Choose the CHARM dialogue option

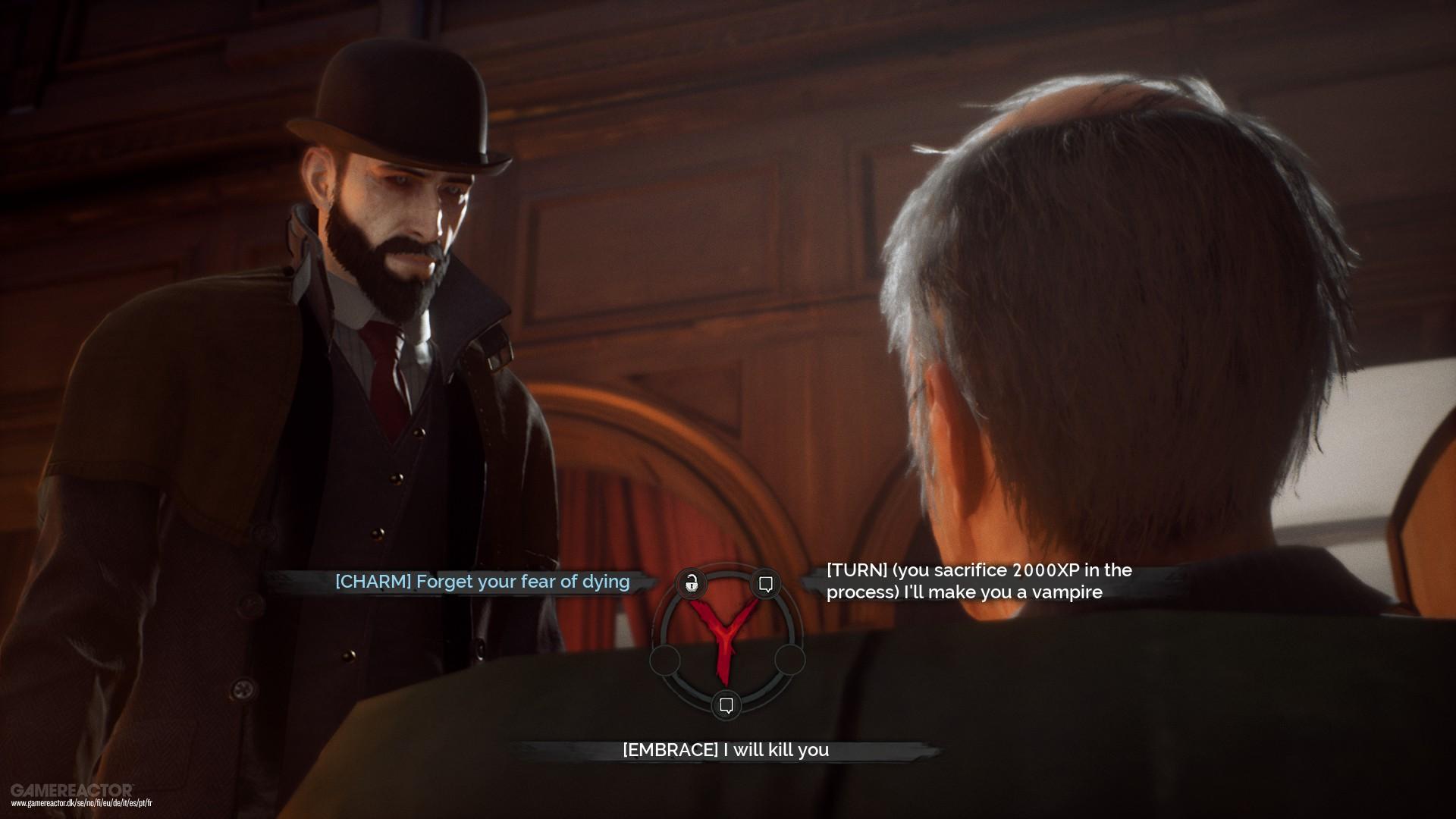tap(482, 582)
